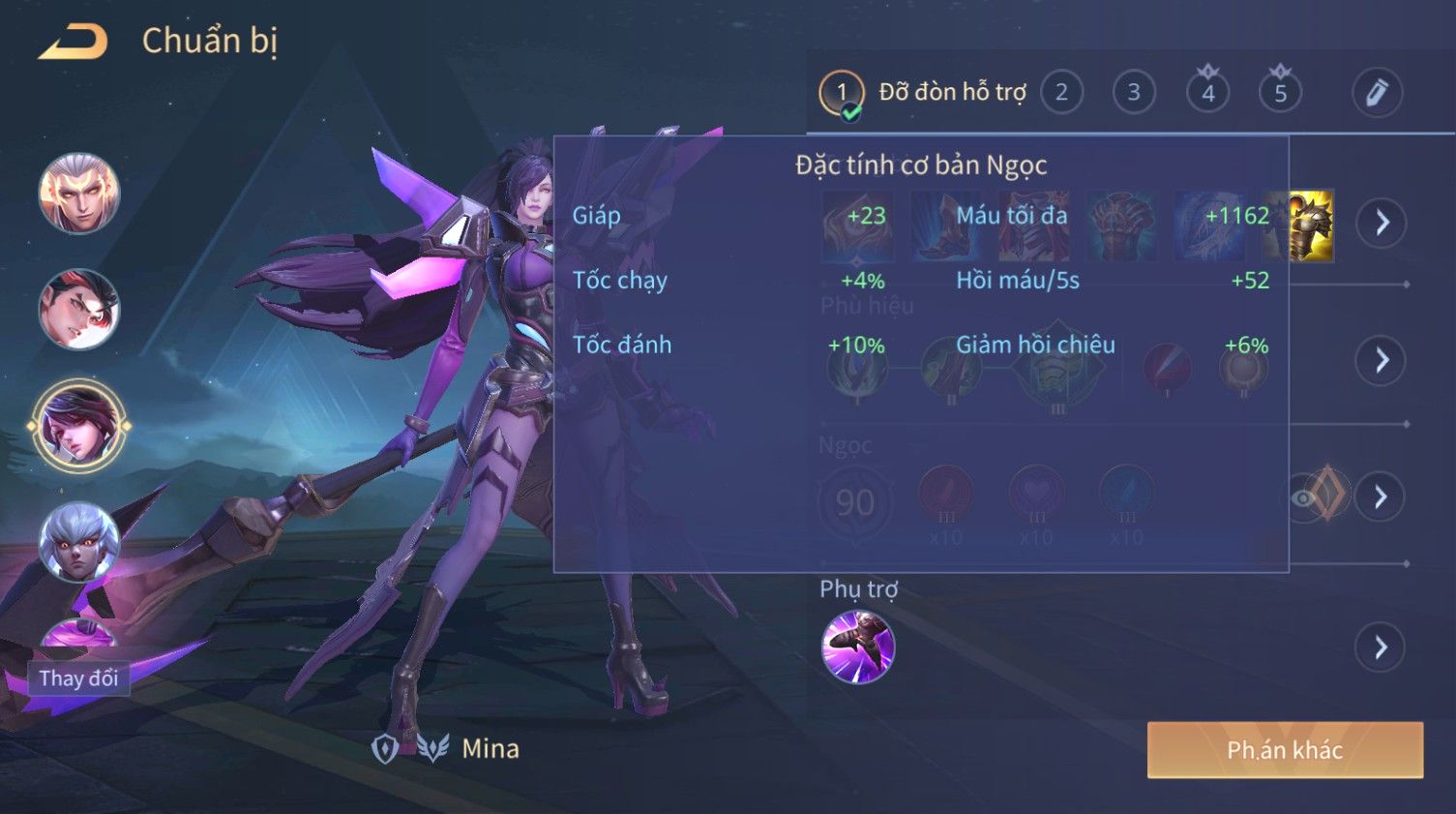Choose the red-eyed dark-haired hero portrait
This screenshot has height=814, width=1456.
click(79, 310)
